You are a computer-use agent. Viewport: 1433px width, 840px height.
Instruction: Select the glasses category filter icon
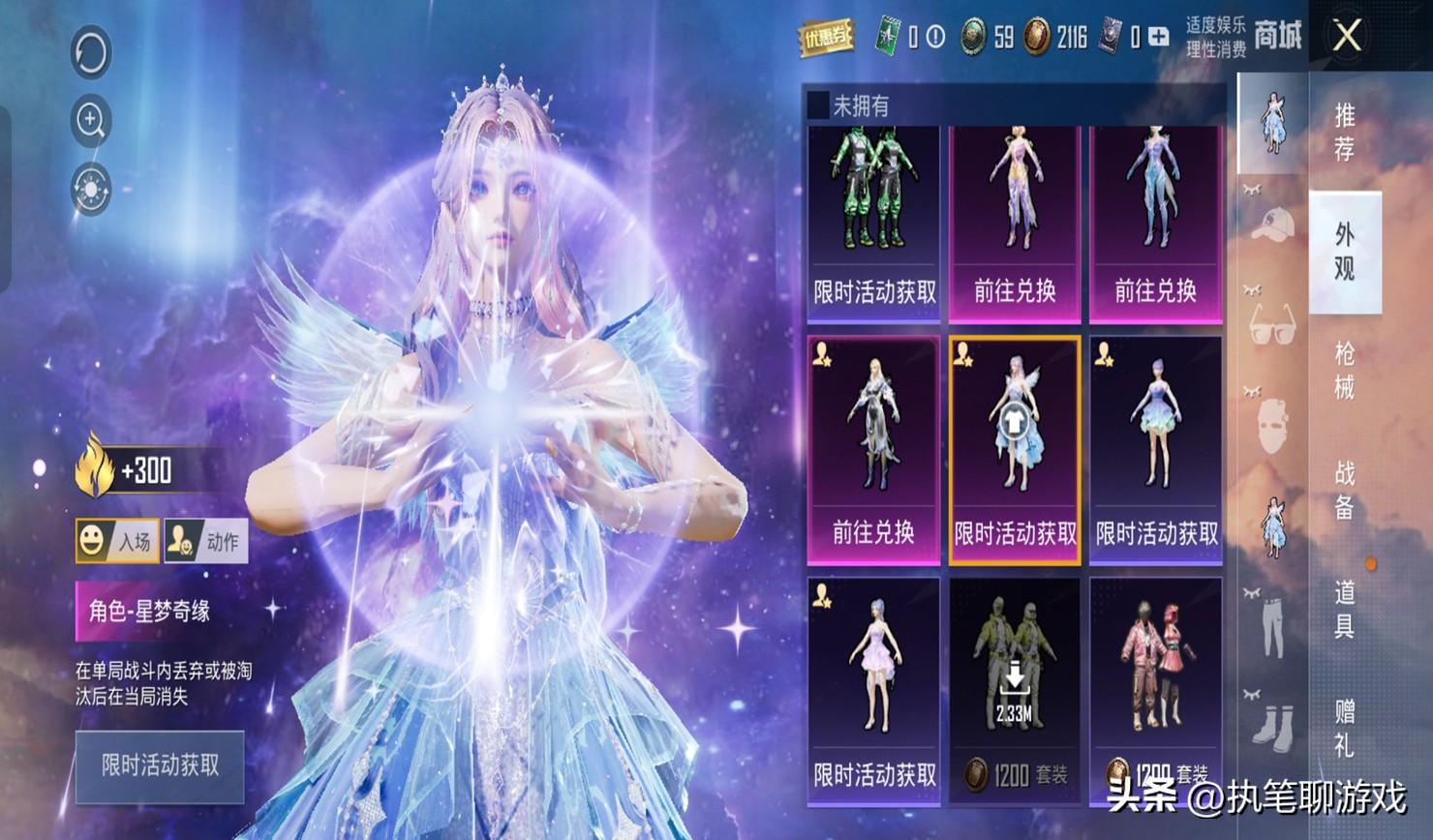(1272, 323)
